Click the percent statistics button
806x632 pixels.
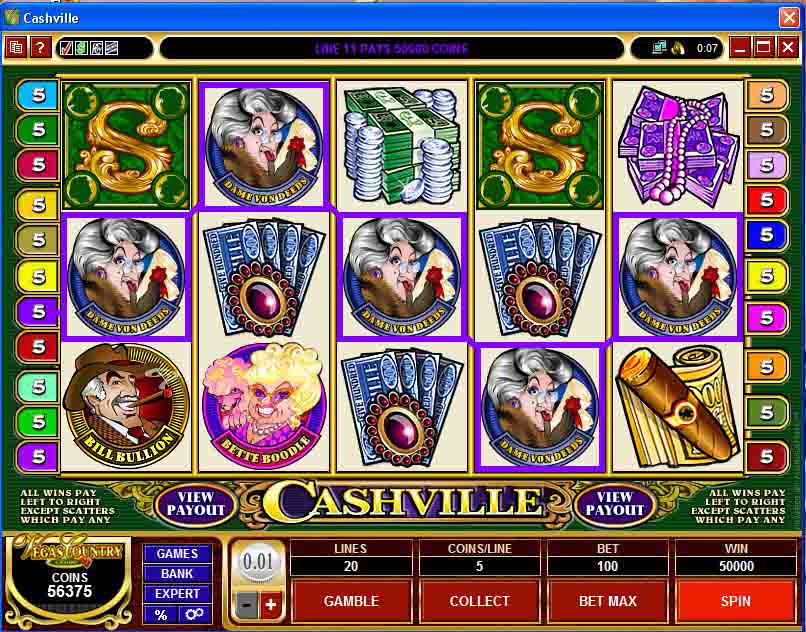click(x=161, y=613)
